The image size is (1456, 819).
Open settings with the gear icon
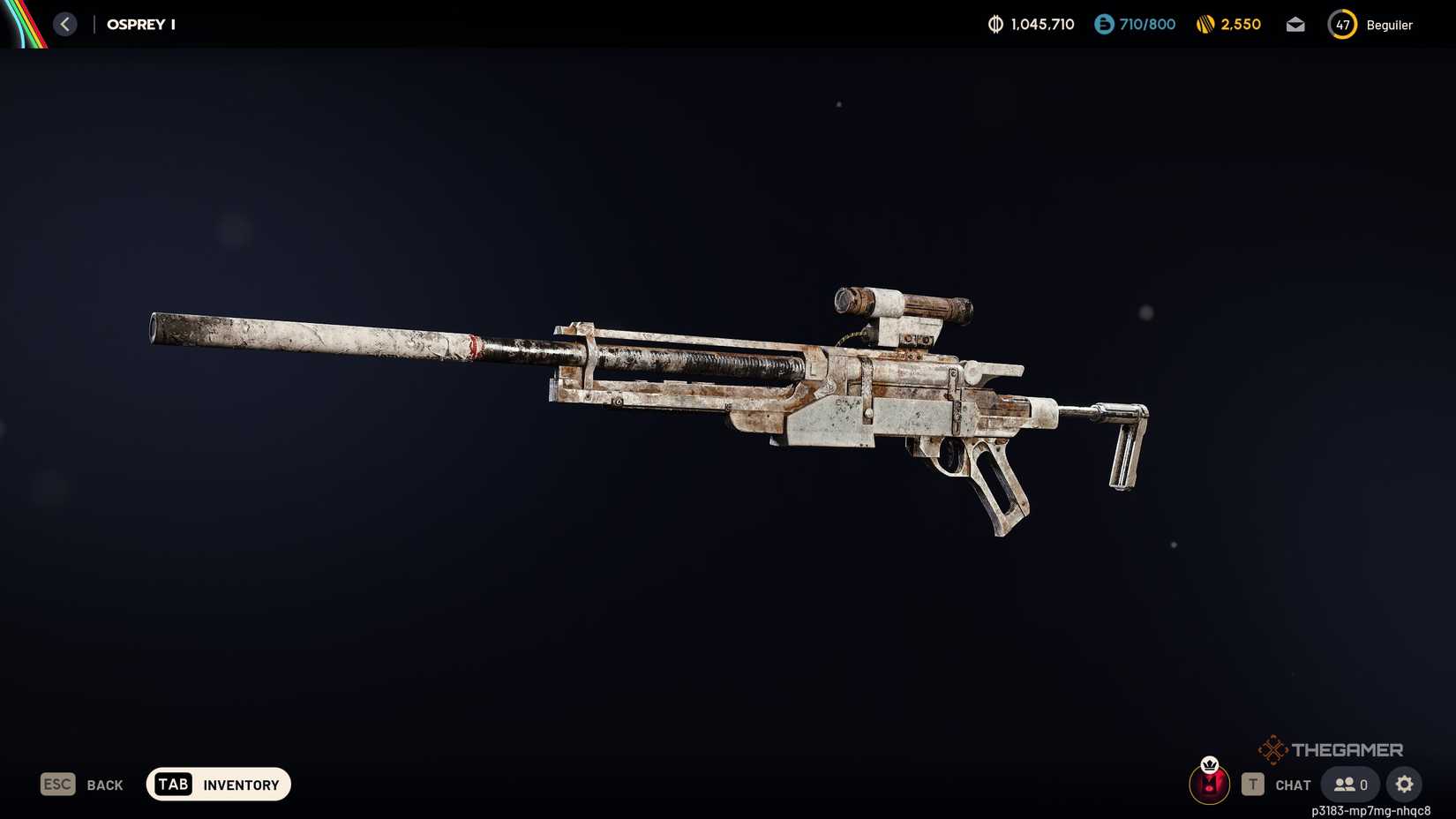coord(1404,784)
